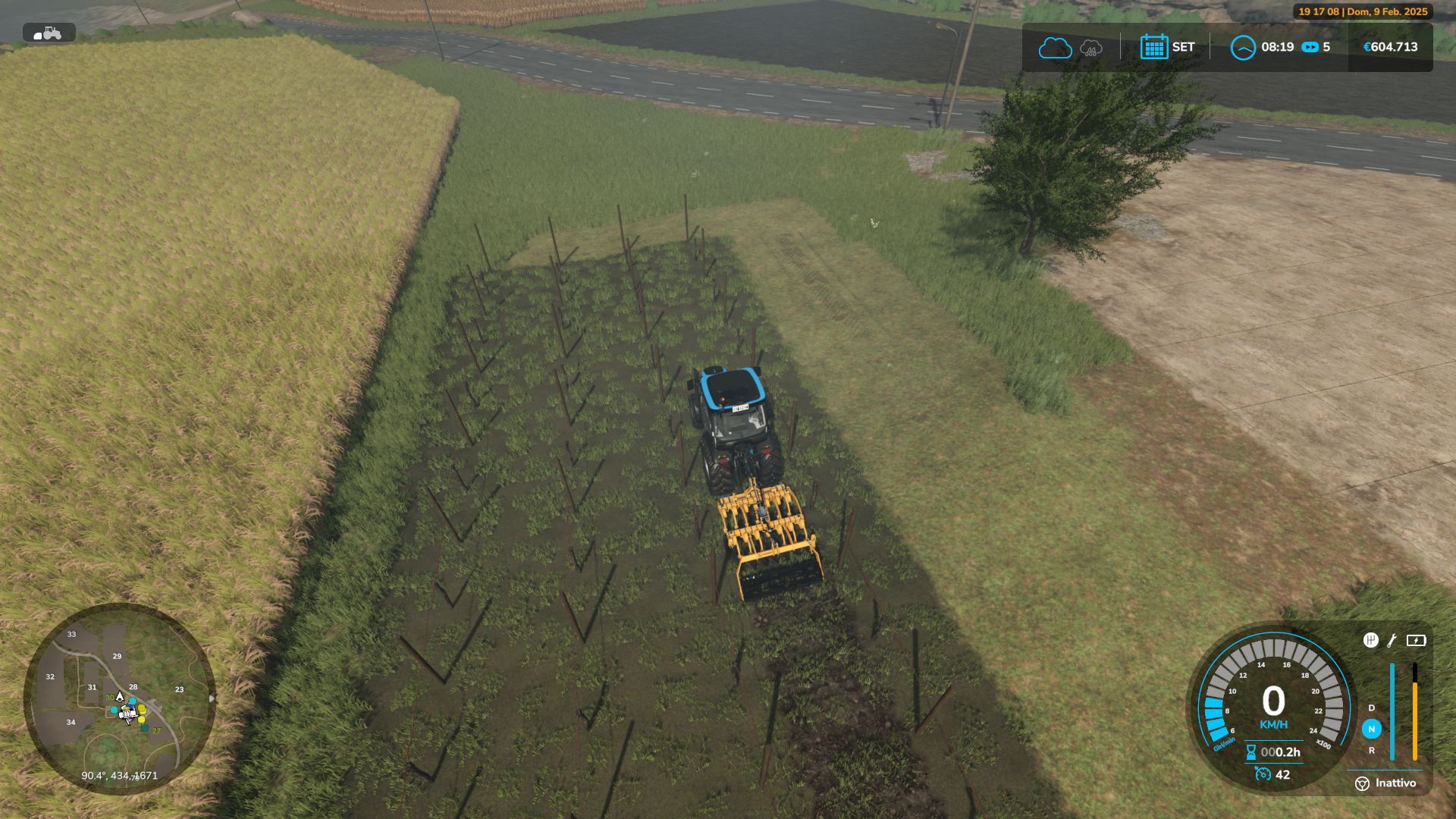Click the wrench damage indicator icon
The height and width of the screenshot is (819, 1456).
[1392, 641]
